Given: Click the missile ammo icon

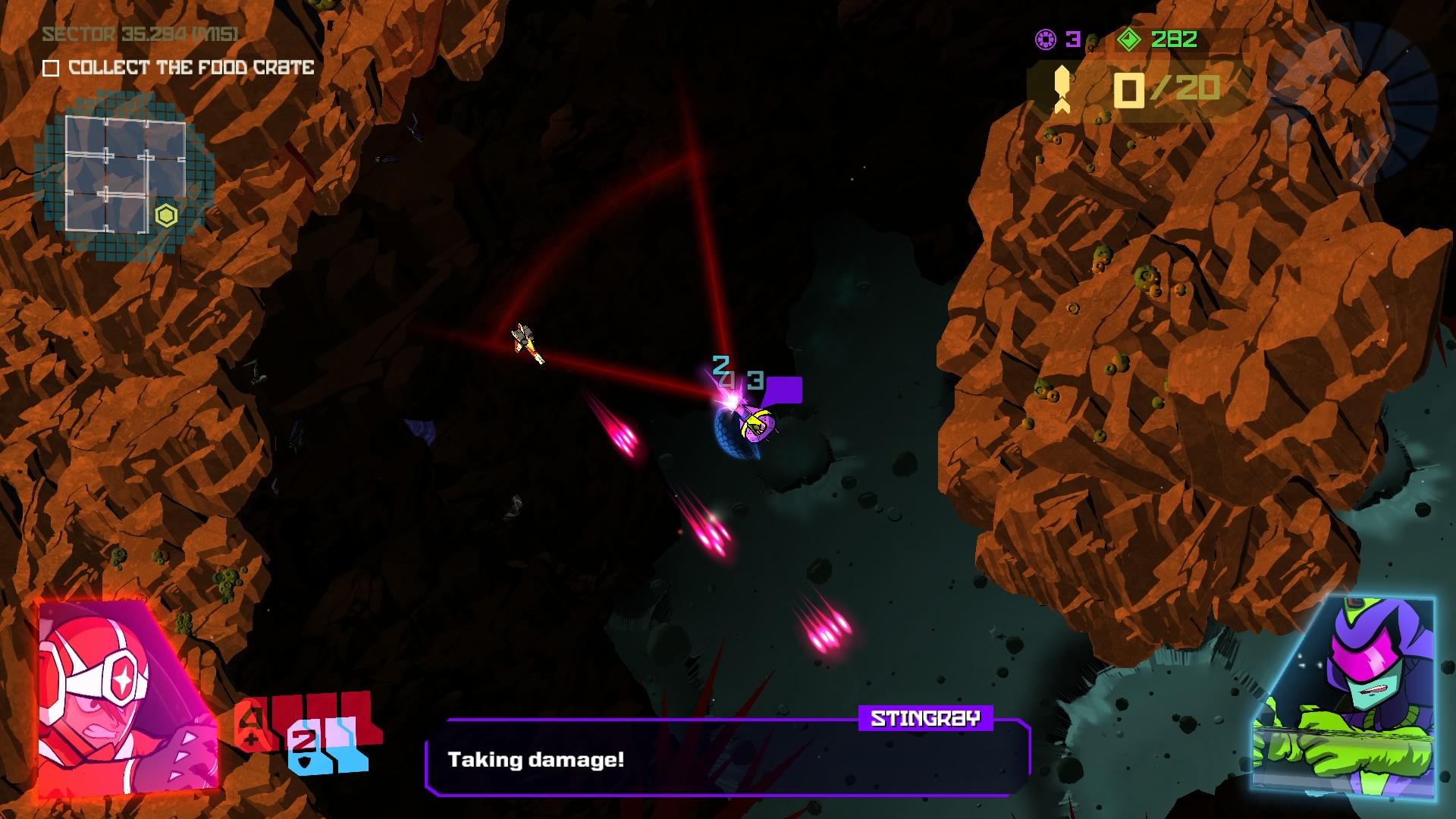Looking at the screenshot, I should point(1062,89).
